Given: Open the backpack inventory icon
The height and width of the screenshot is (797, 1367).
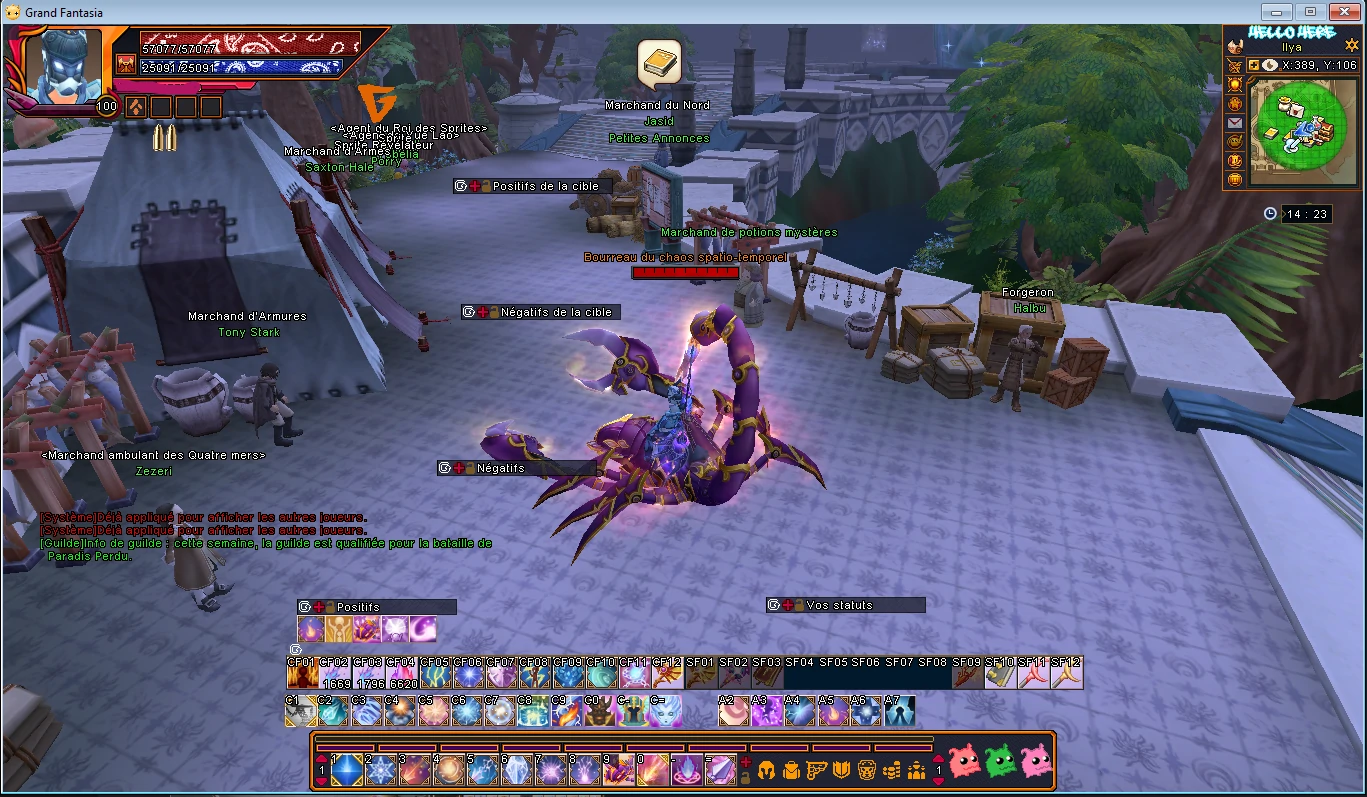Looking at the screenshot, I should tap(791, 769).
